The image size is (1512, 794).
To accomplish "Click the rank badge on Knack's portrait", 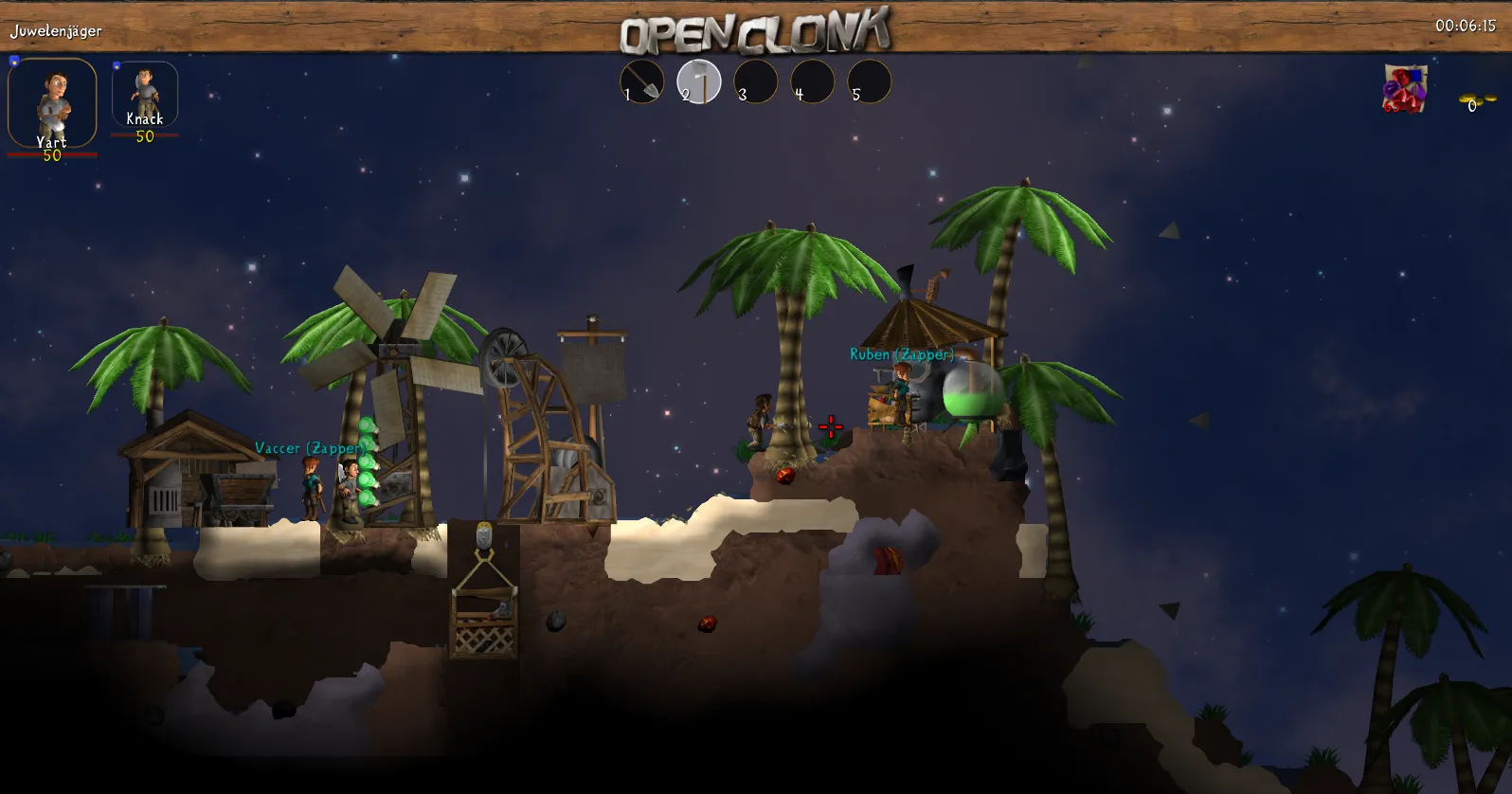I will tap(116, 63).
